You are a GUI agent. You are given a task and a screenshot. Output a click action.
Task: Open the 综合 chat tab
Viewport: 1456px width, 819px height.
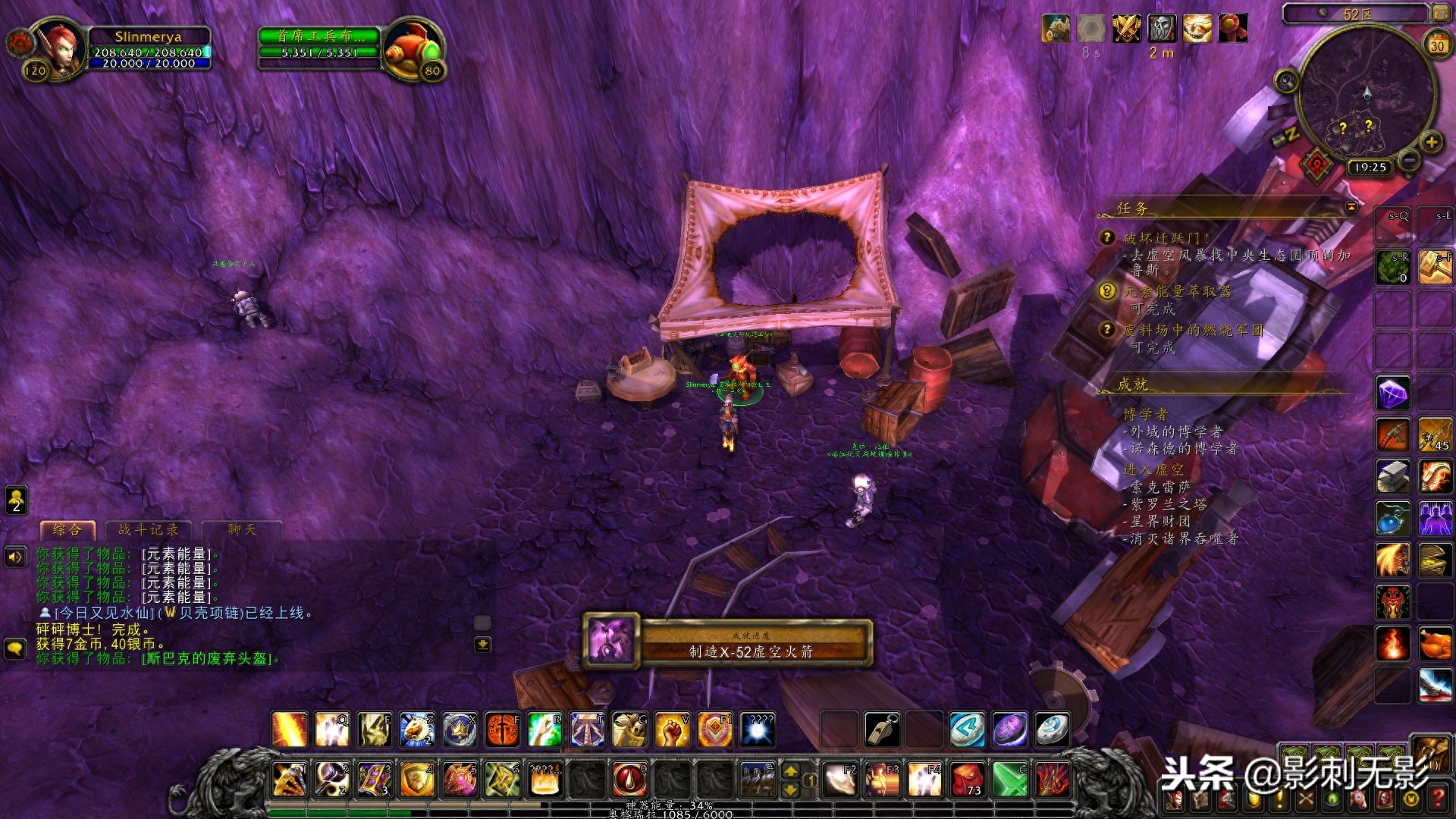click(67, 530)
